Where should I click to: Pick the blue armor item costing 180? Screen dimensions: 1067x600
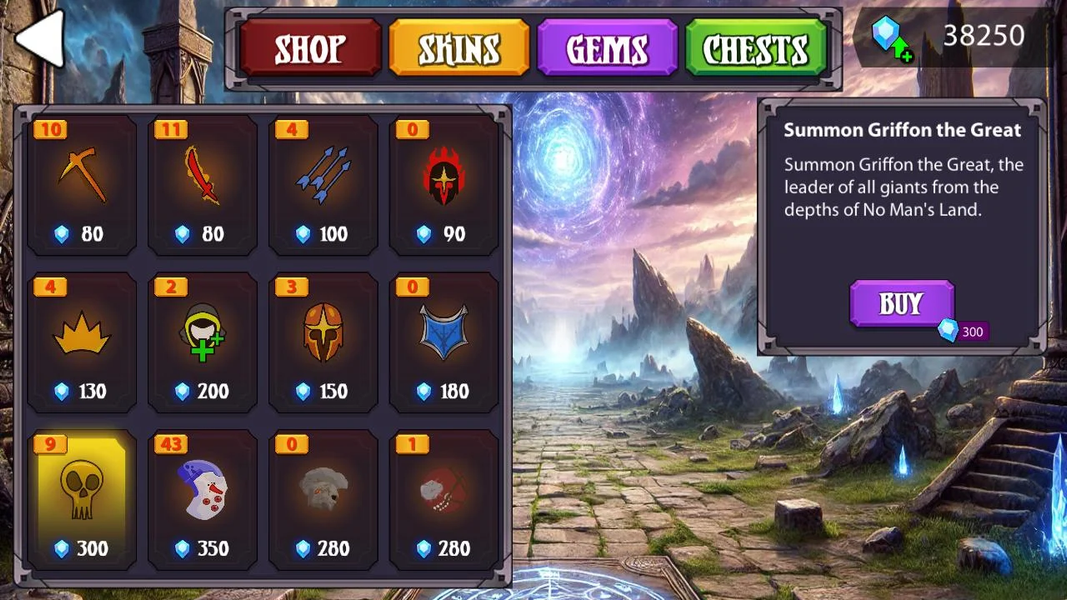(444, 342)
